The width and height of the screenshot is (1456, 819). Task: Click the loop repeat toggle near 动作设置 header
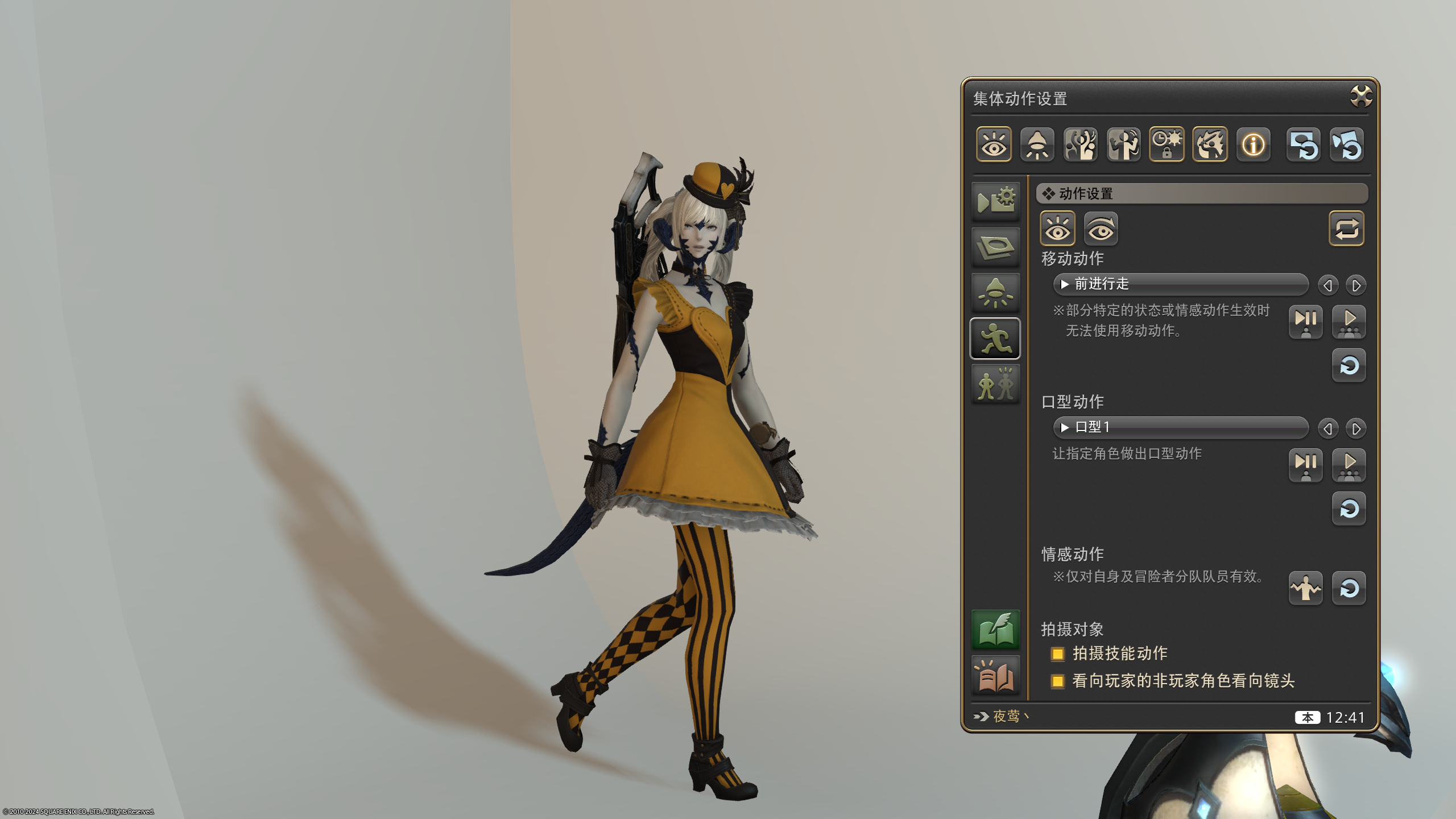tap(1347, 229)
